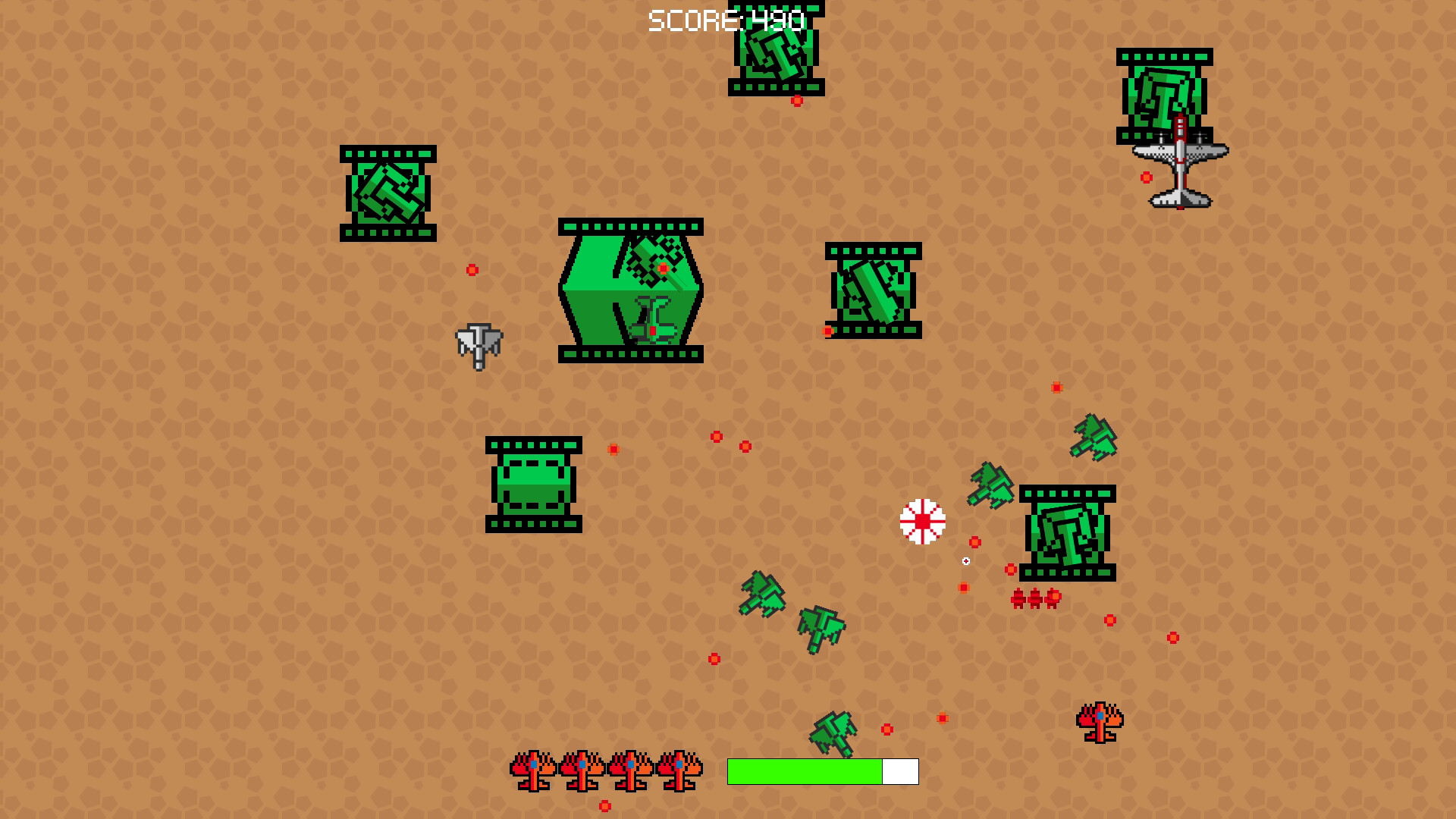This screenshot has height=819, width=1456.
Task: Select the three red infantry units
Action: coord(1035,599)
